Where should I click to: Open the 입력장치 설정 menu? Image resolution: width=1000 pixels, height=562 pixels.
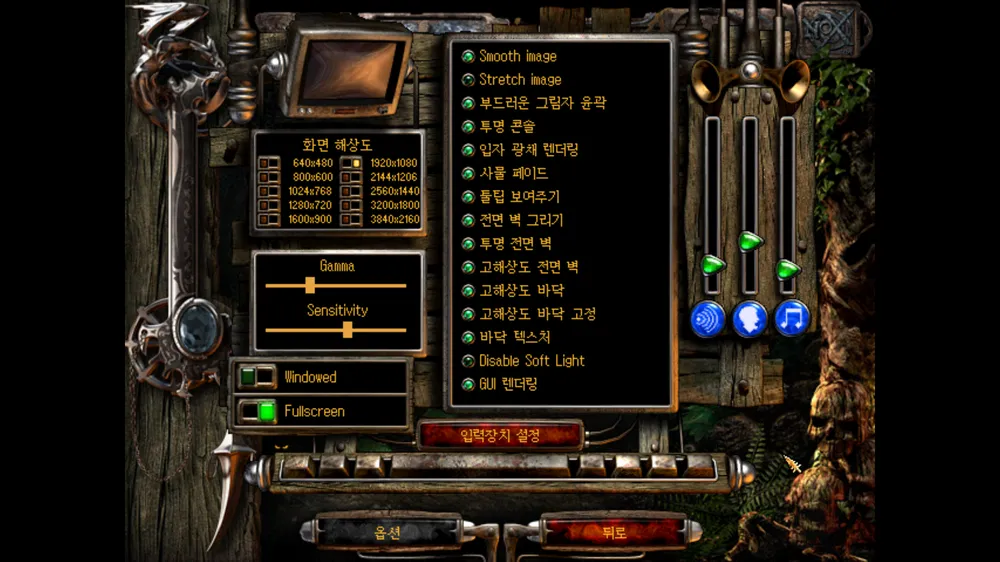pyautogui.click(x=500, y=435)
